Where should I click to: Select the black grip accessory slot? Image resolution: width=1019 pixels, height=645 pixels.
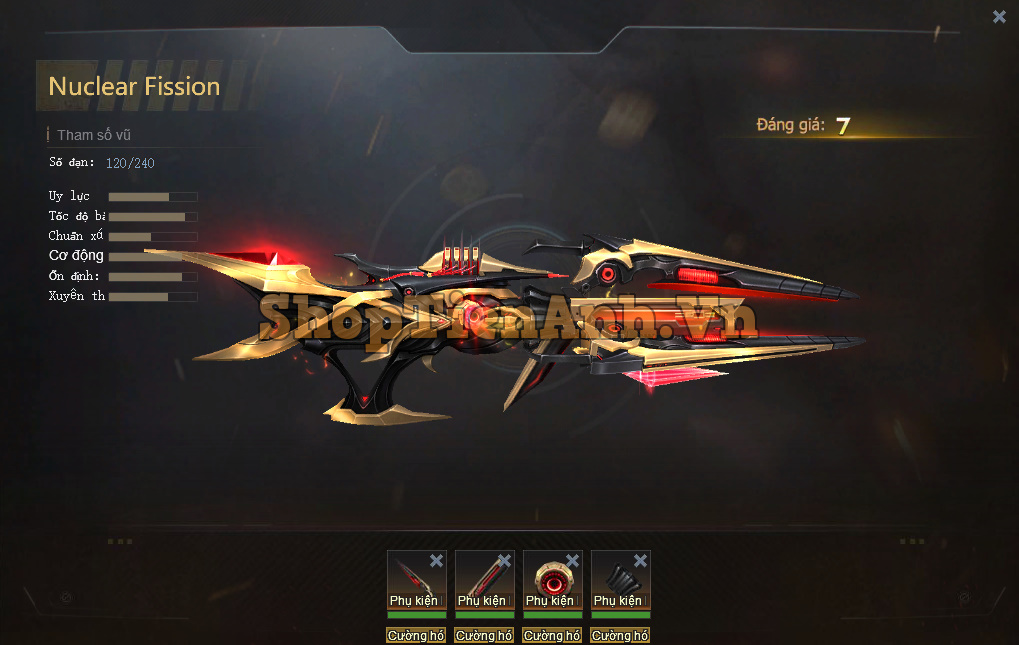[618, 578]
